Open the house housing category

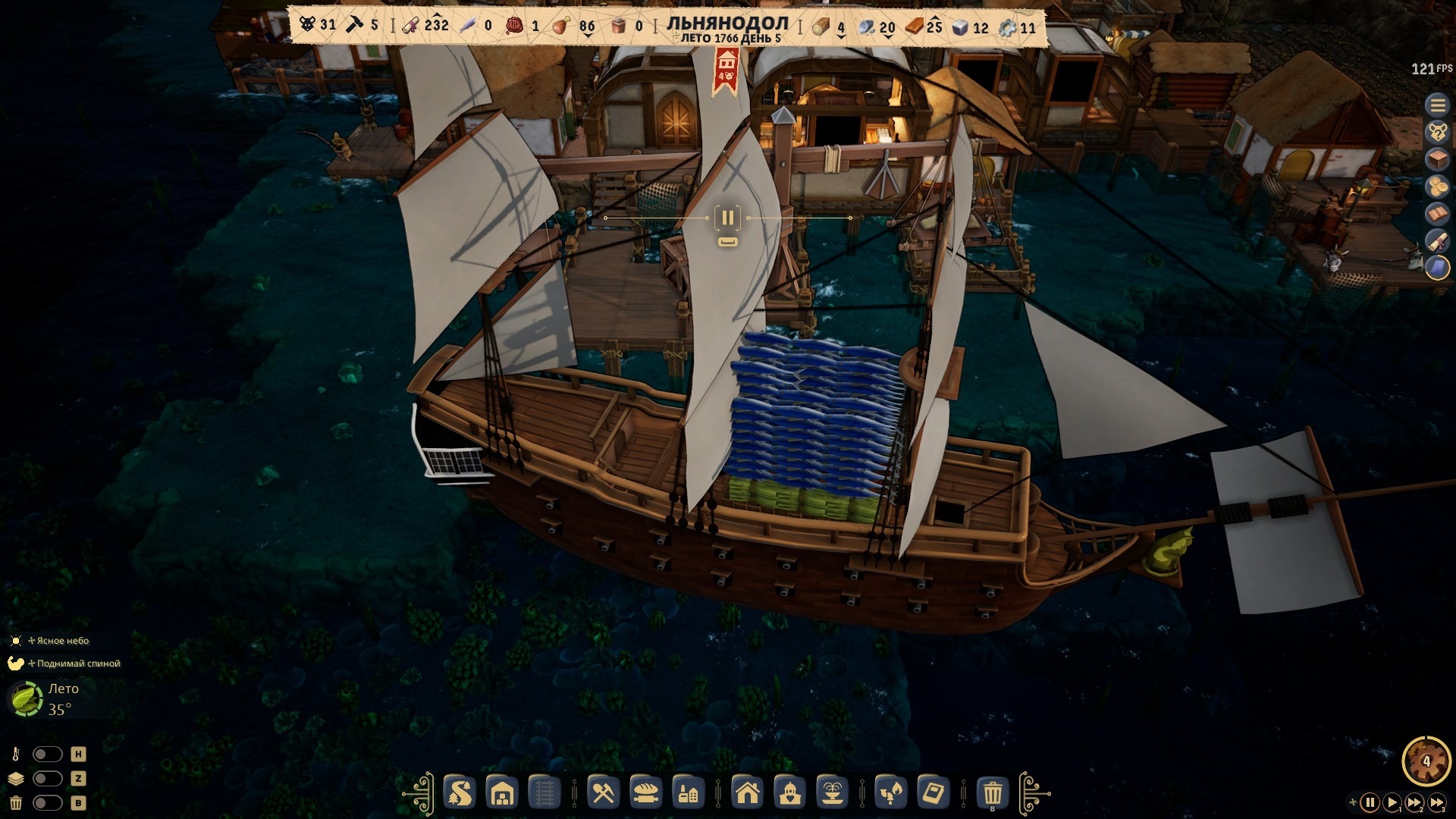[748, 793]
